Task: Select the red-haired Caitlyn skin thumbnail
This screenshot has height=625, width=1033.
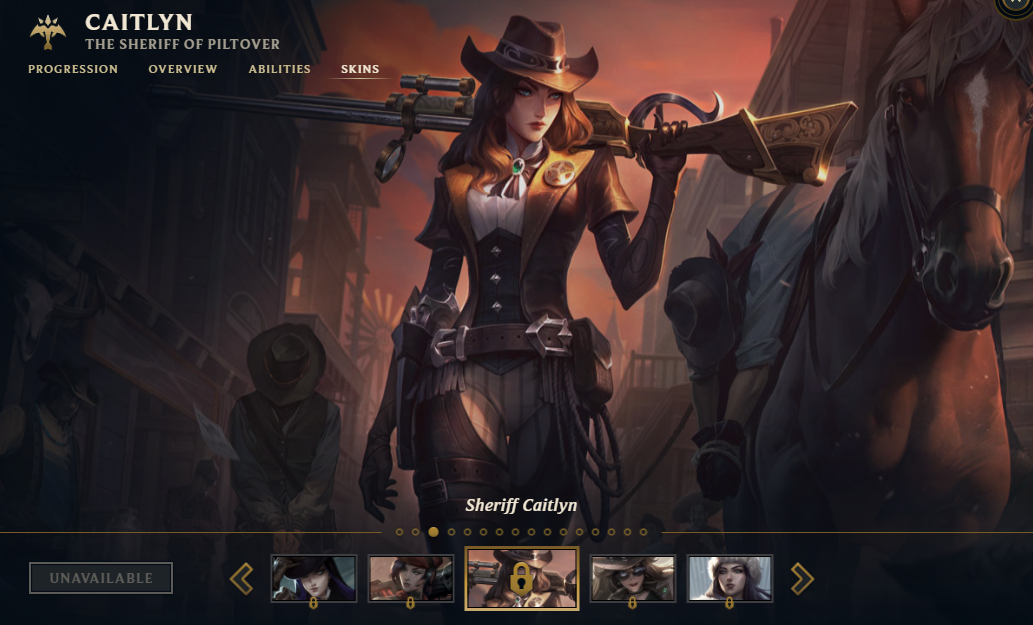Action: click(x=411, y=578)
